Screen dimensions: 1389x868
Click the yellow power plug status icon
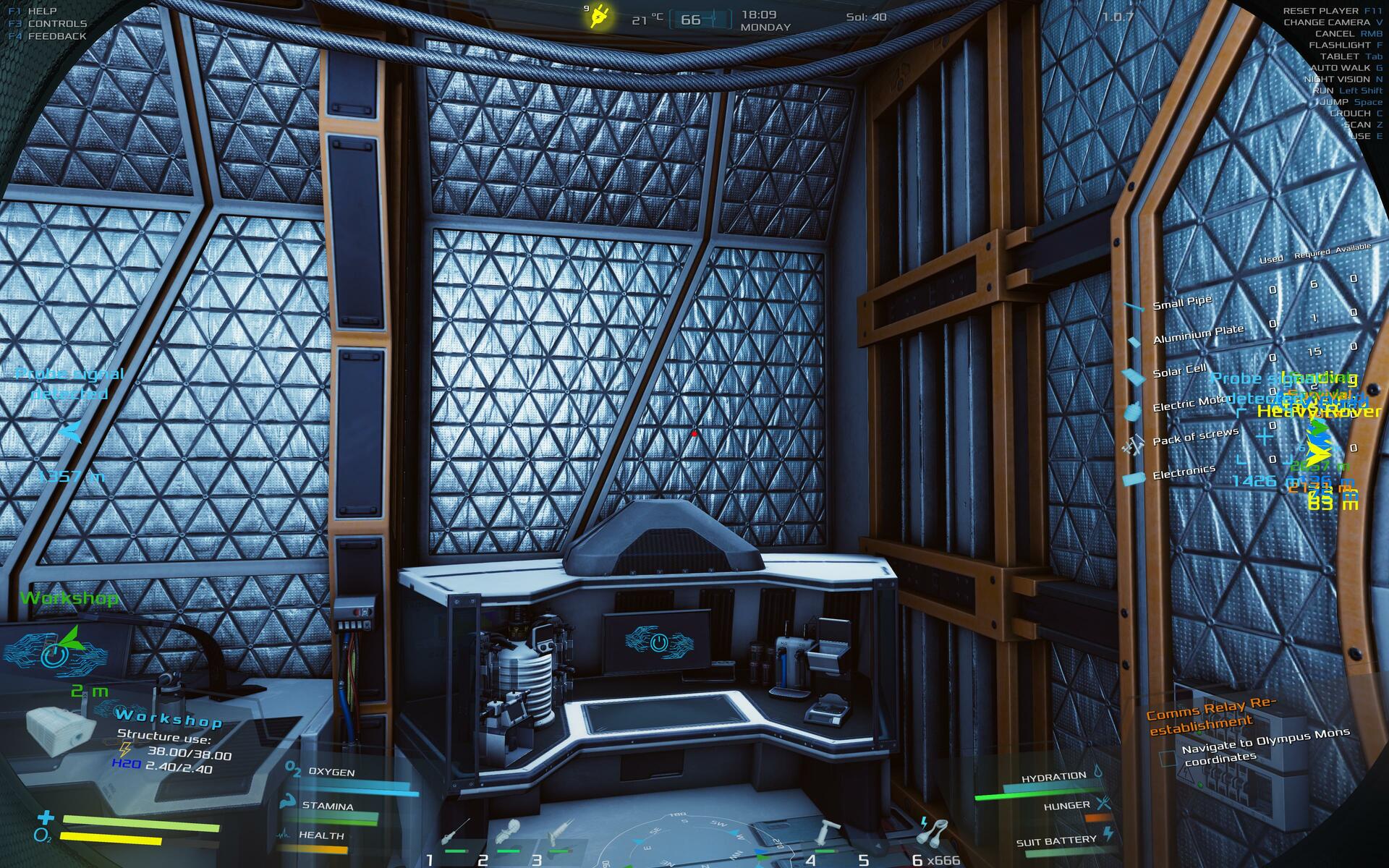point(599,17)
